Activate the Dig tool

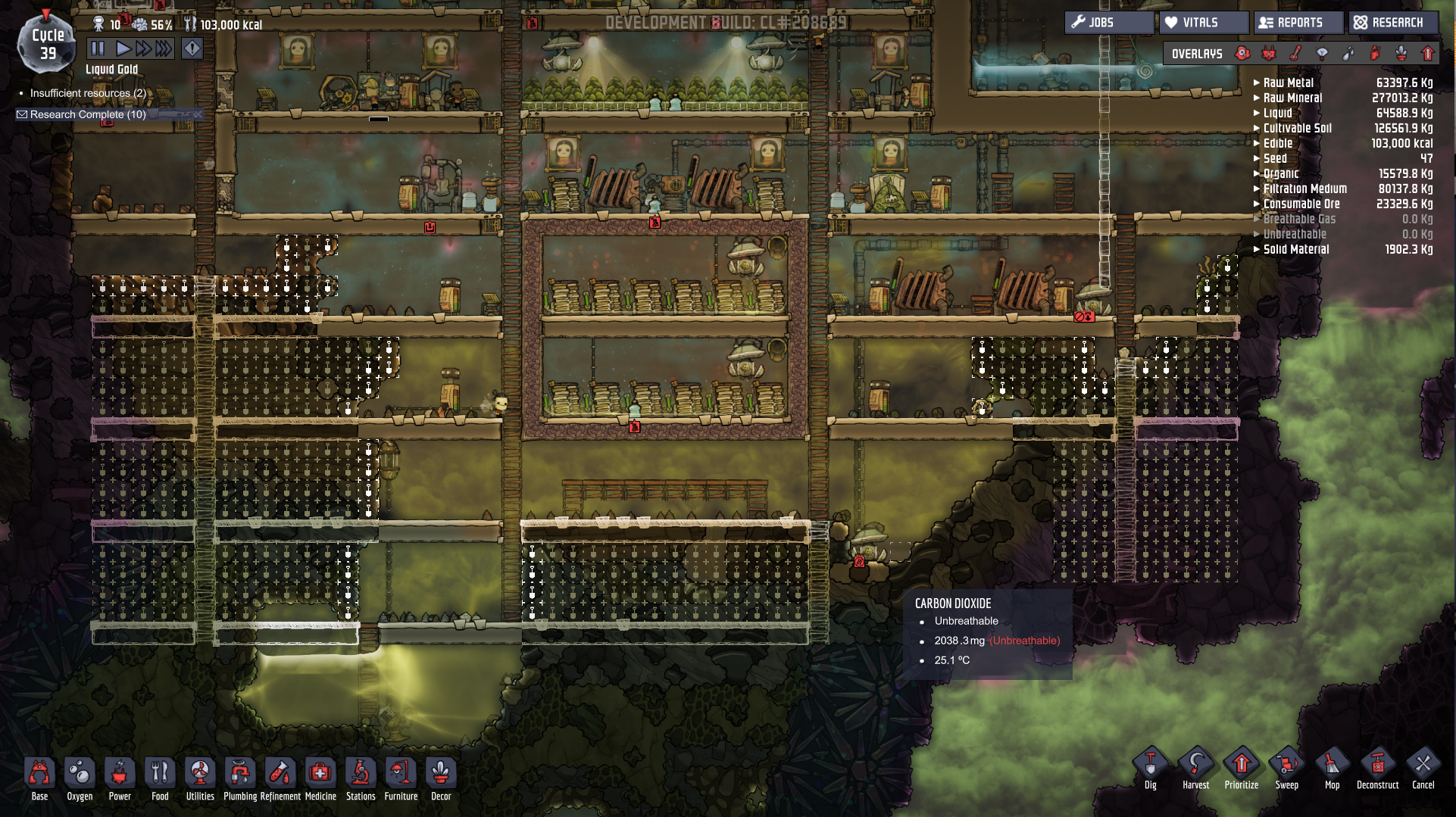[x=1150, y=768]
